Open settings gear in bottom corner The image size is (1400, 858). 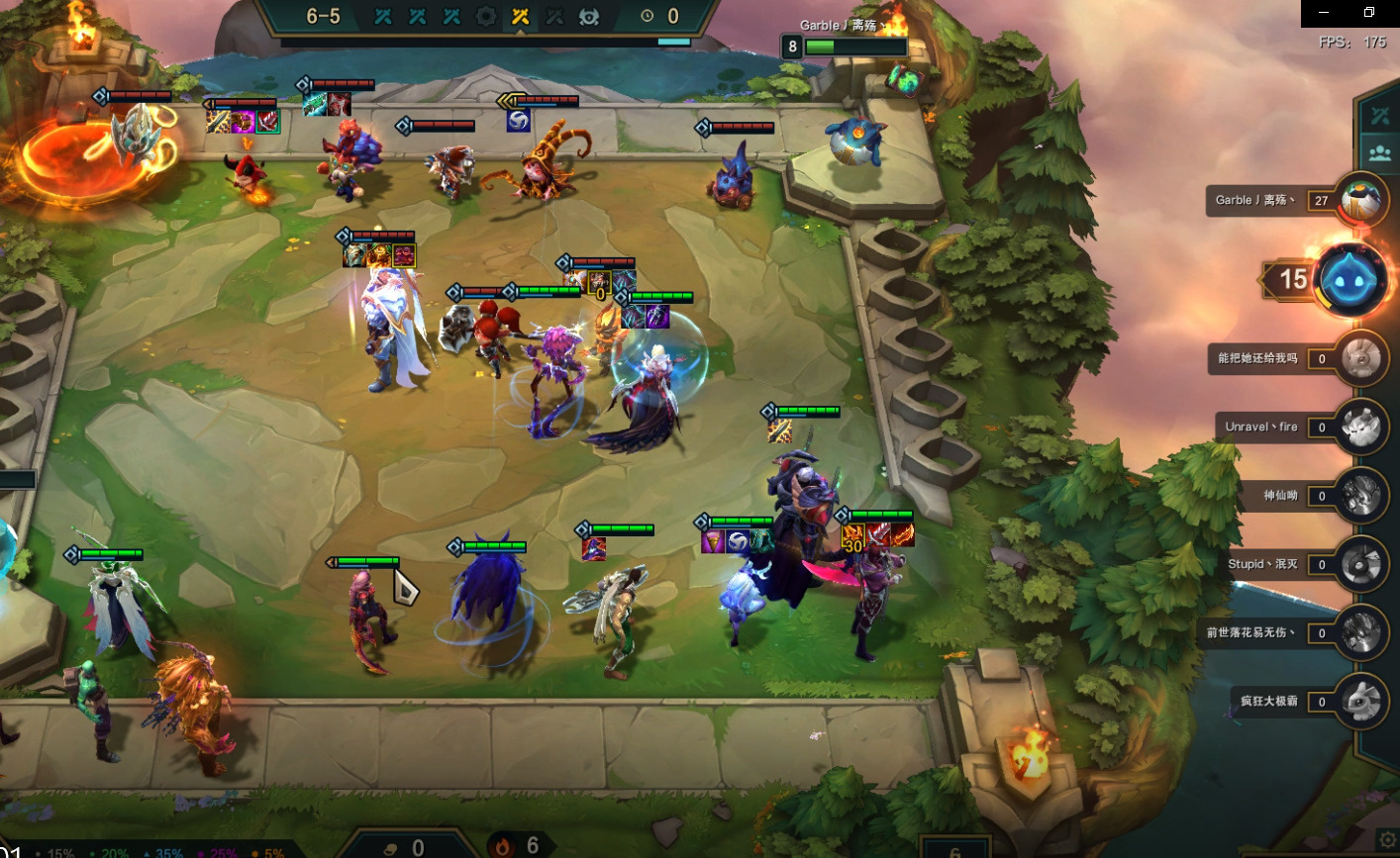coord(1388,840)
